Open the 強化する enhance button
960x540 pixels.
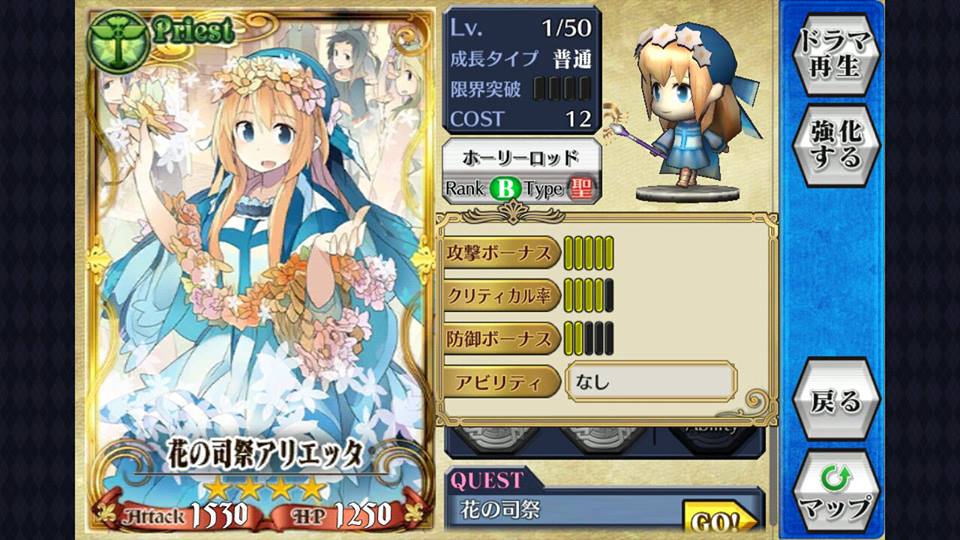[836, 145]
